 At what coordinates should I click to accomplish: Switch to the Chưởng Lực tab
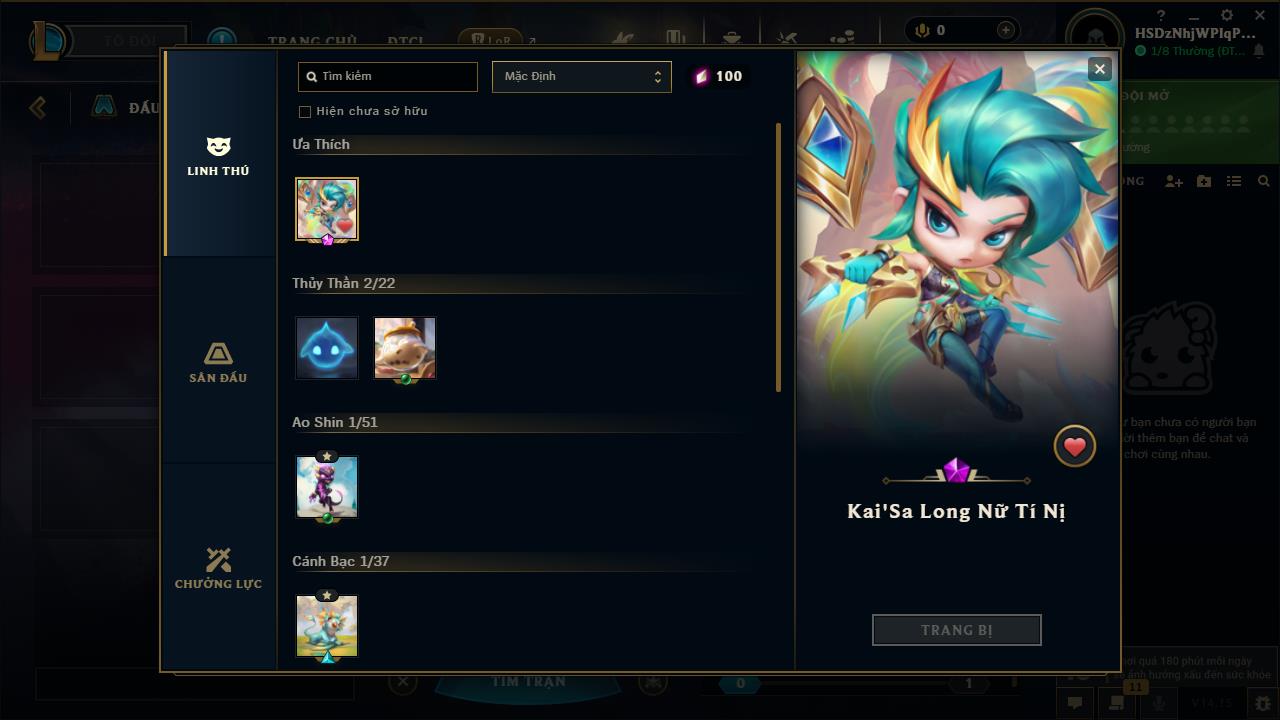[218, 568]
